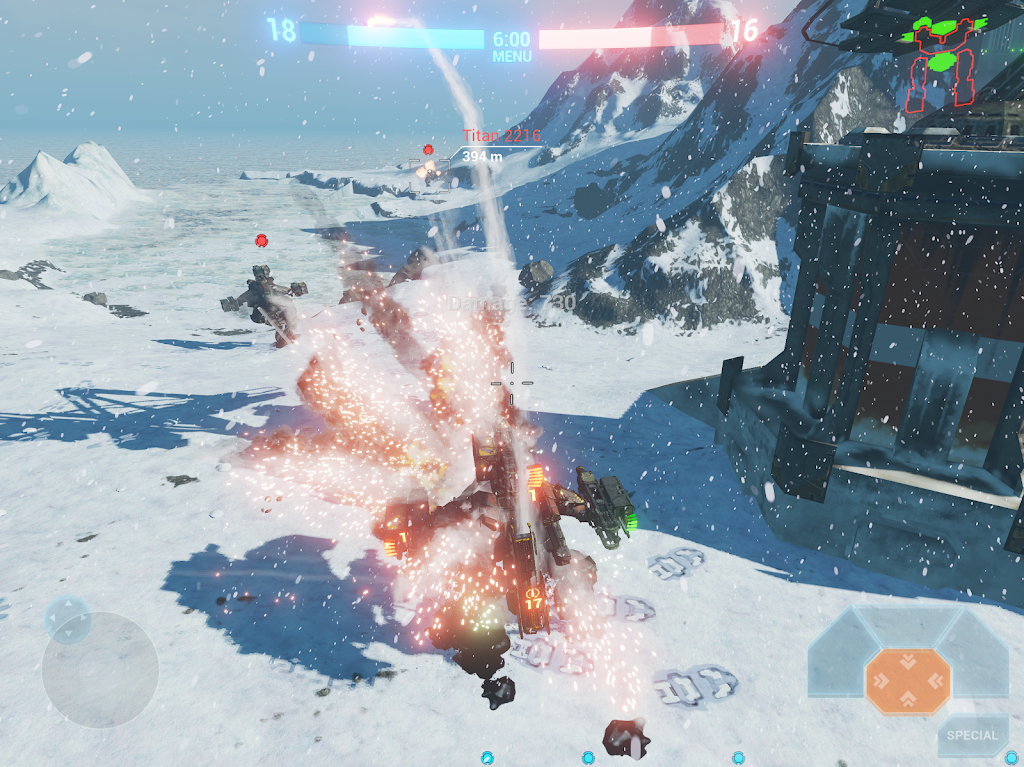The height and width of the screenshot is (767, 1024).
Task: Tap the orange octagonal fire-all button
Action: [908, 681]
